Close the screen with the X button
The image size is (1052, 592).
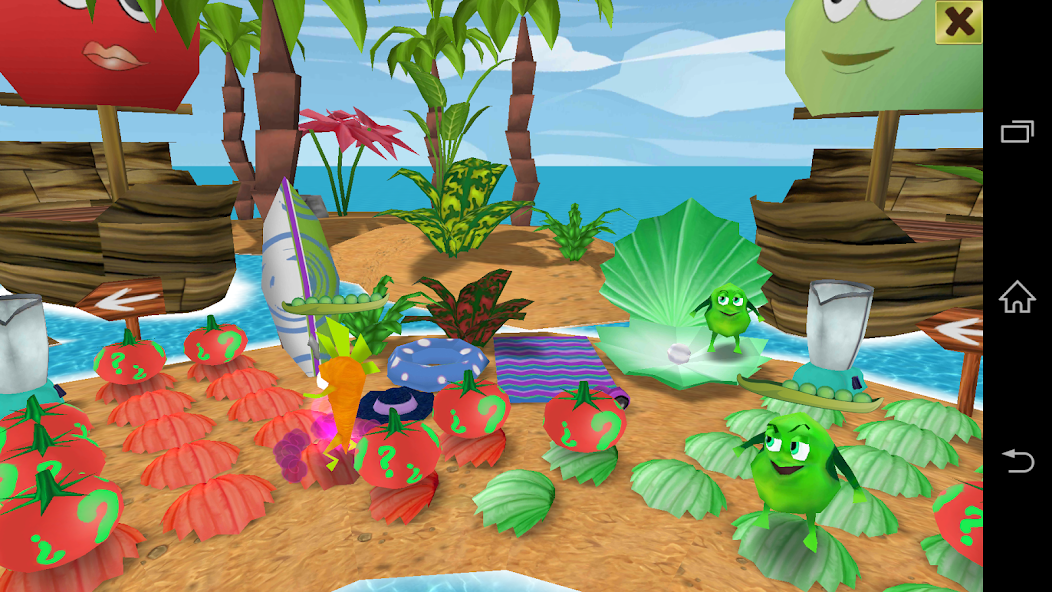(958, 22)
